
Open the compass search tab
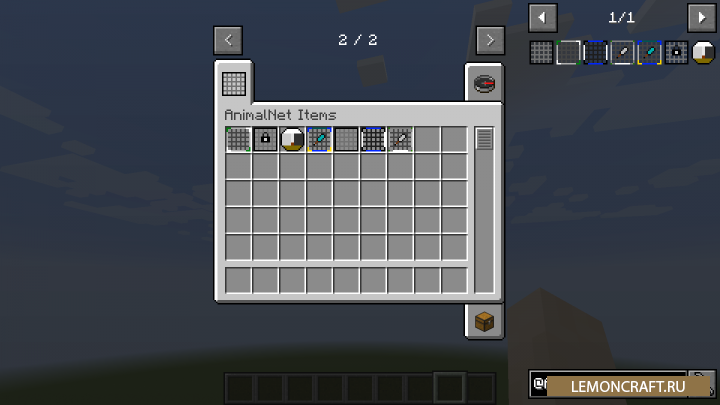(x=484, y=84)
